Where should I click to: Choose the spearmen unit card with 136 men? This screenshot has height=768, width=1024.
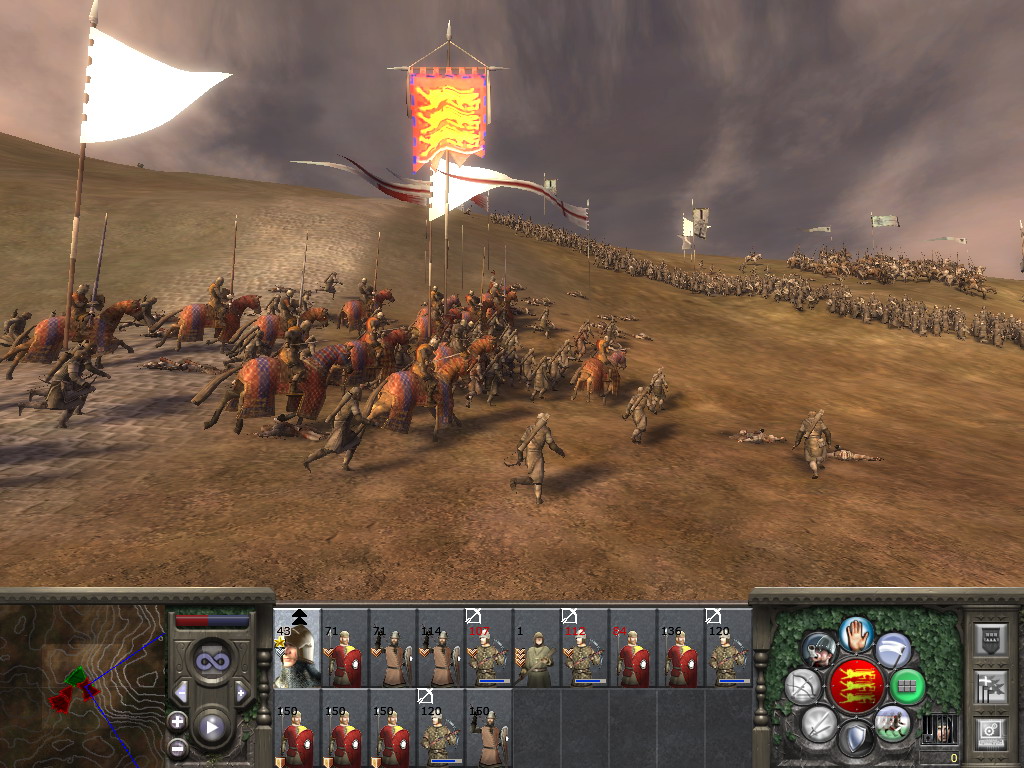coord(681,648)
